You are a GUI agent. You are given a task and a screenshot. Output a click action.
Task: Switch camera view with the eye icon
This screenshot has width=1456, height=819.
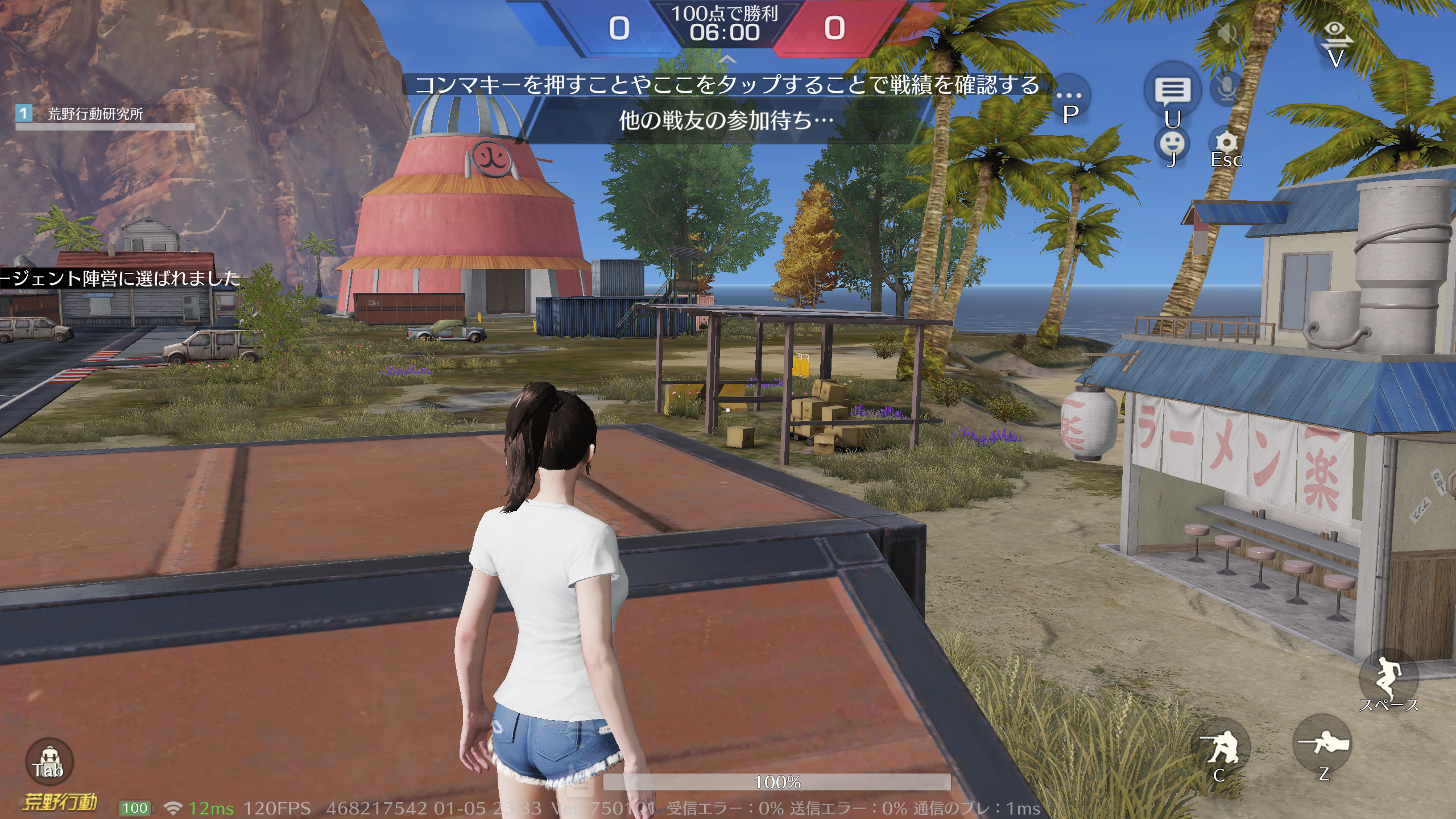[x=1335, y=33]
